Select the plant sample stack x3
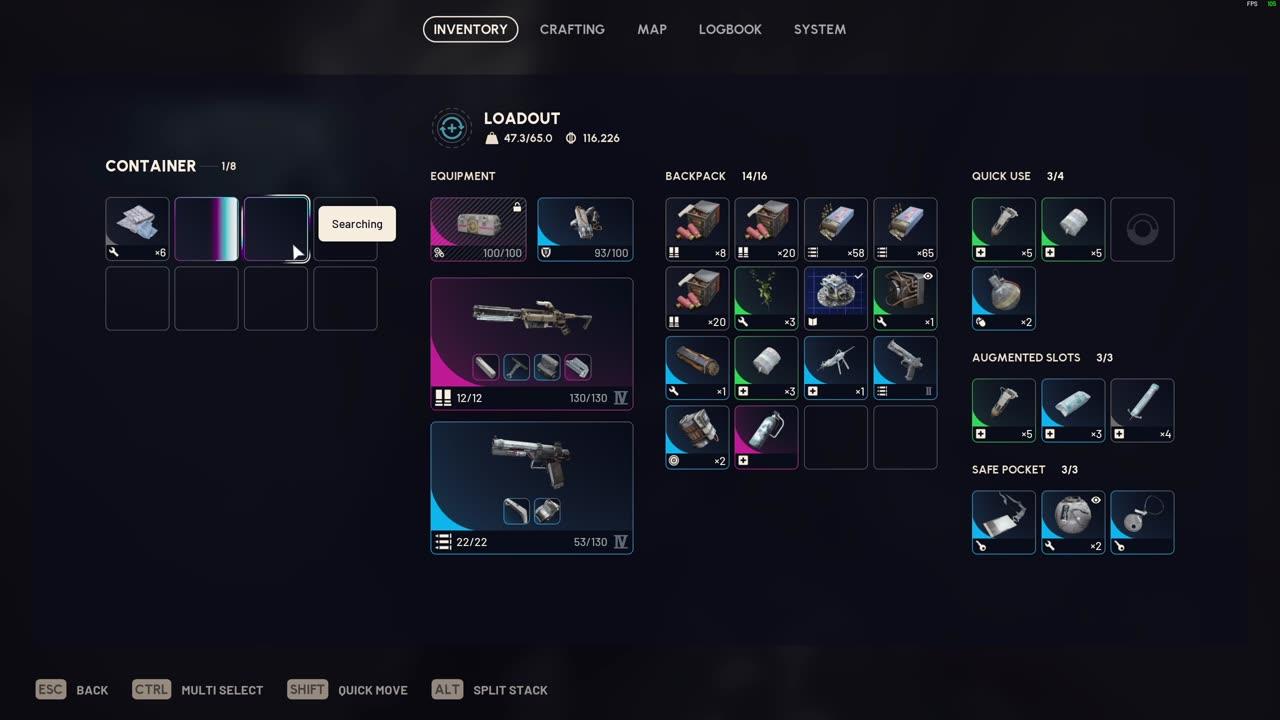This screenshot has height=720, width=1280. pyautogui.click(x=766, y=297)
